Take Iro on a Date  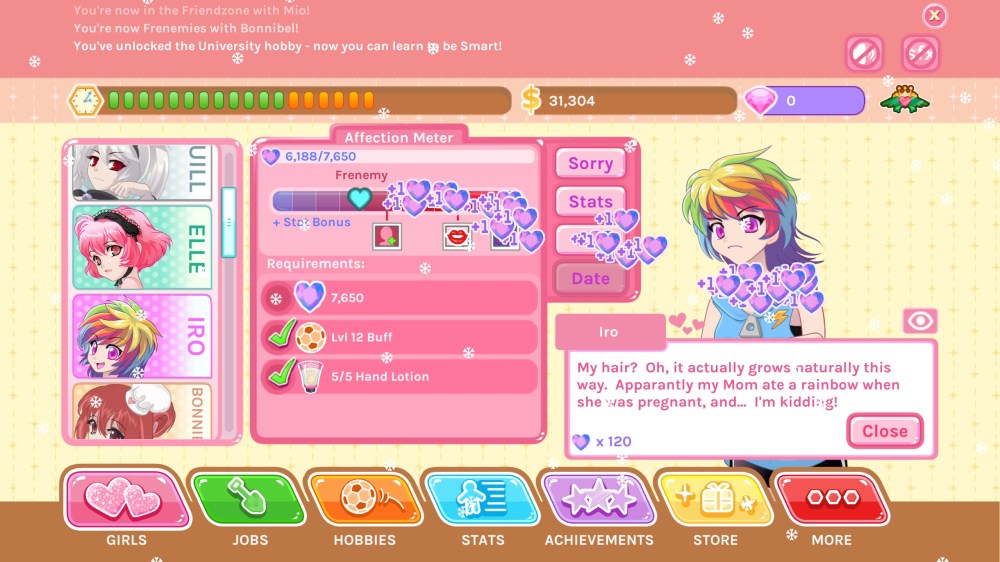click(590, 279)
